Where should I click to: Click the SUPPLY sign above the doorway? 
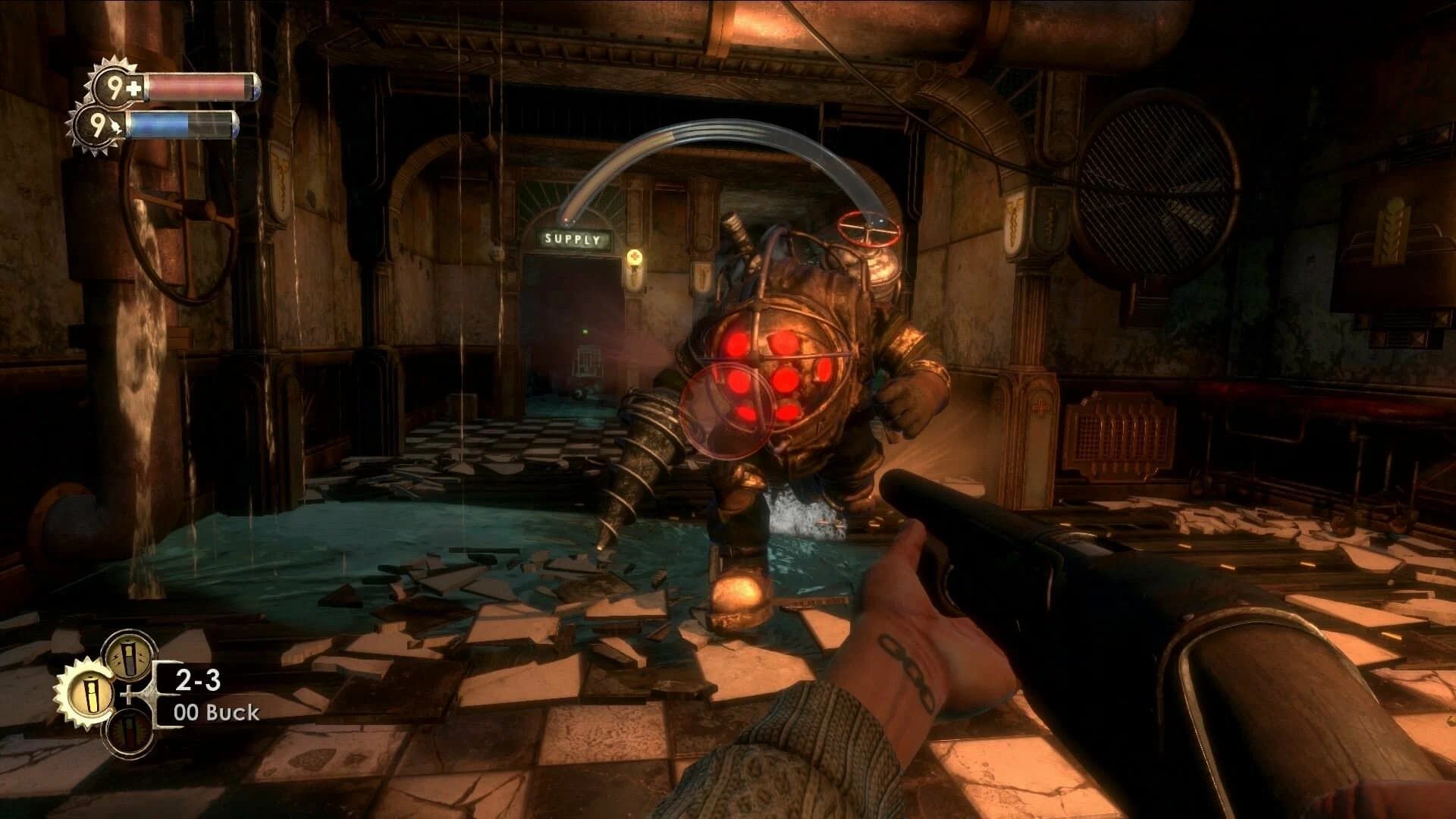573,238
